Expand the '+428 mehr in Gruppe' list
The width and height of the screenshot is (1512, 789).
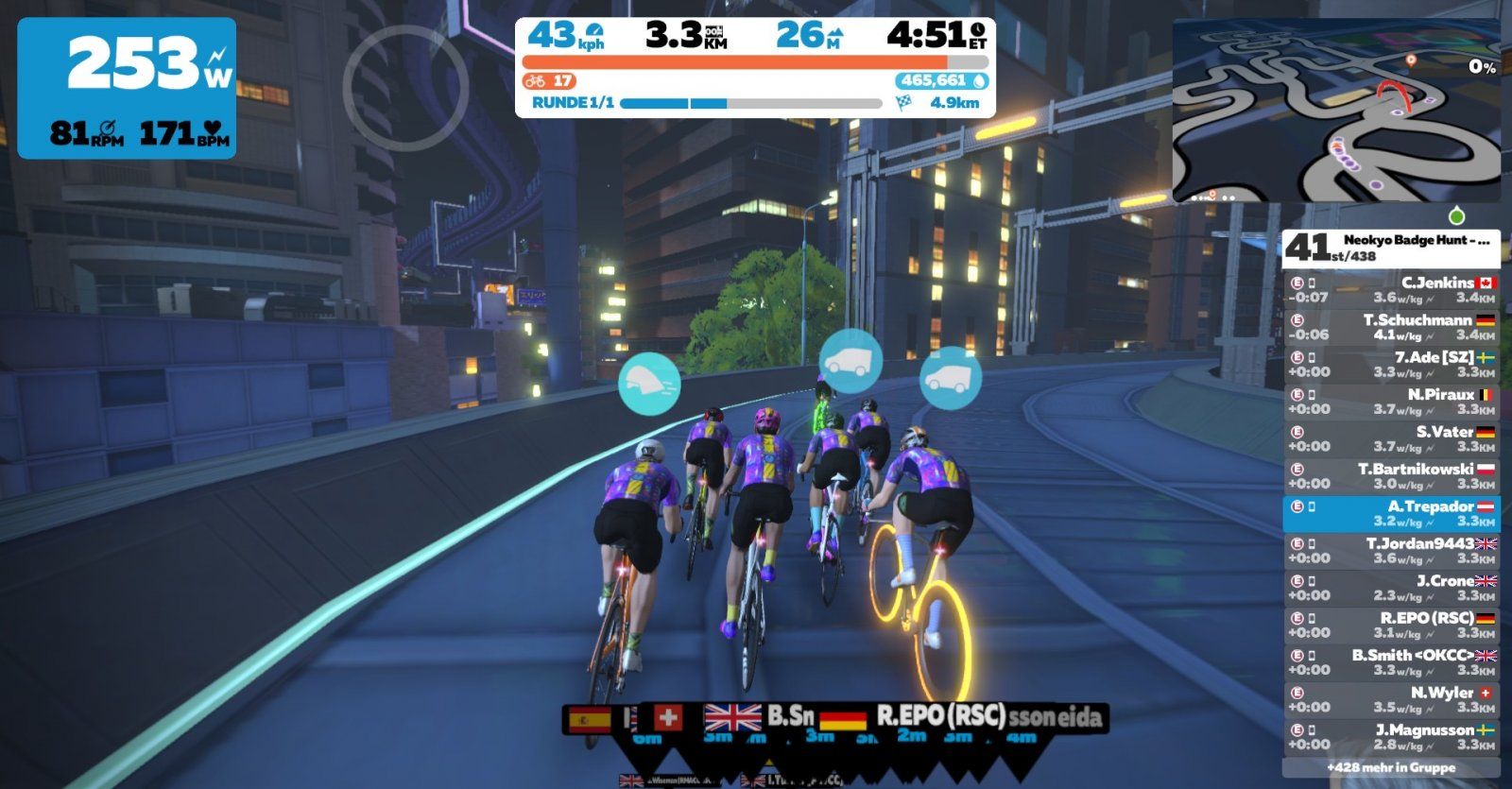1390,768
